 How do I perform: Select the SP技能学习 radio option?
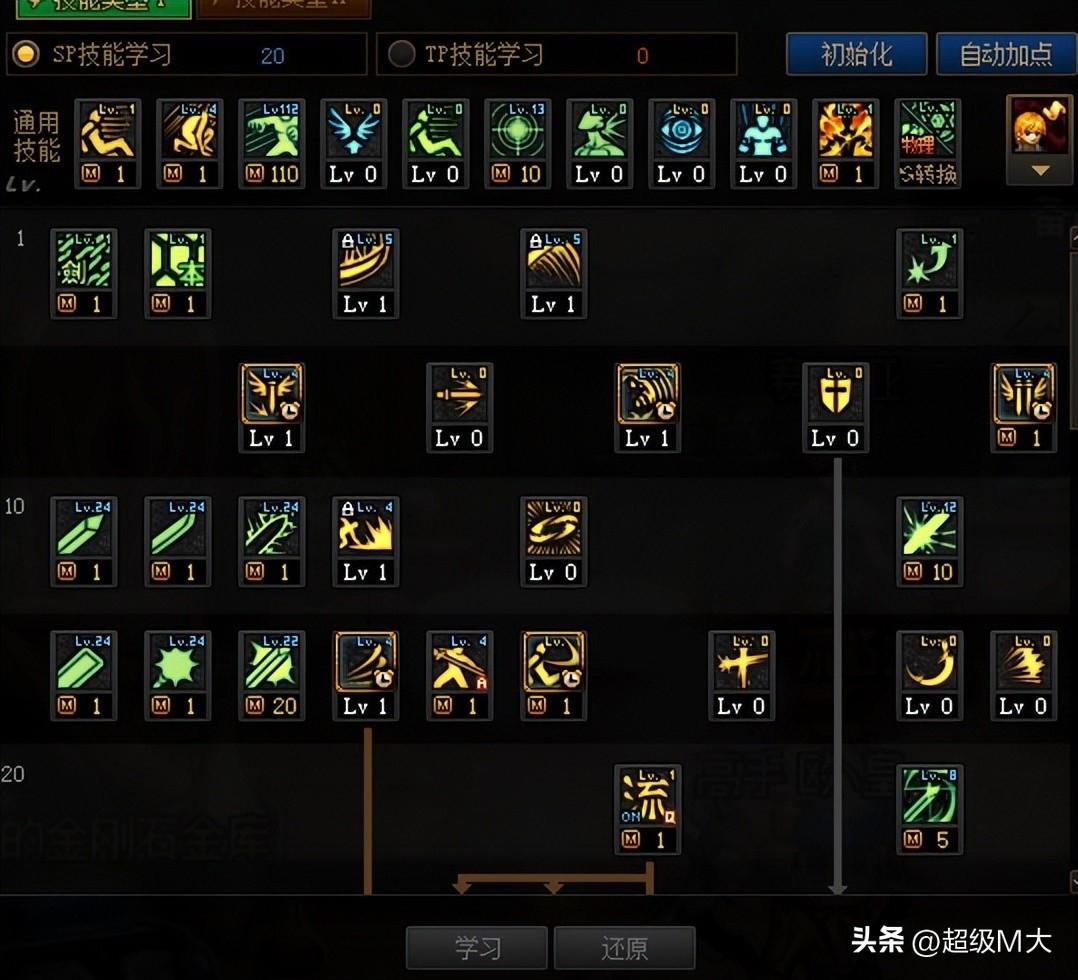pyautogui.click(x=25, y=54)
